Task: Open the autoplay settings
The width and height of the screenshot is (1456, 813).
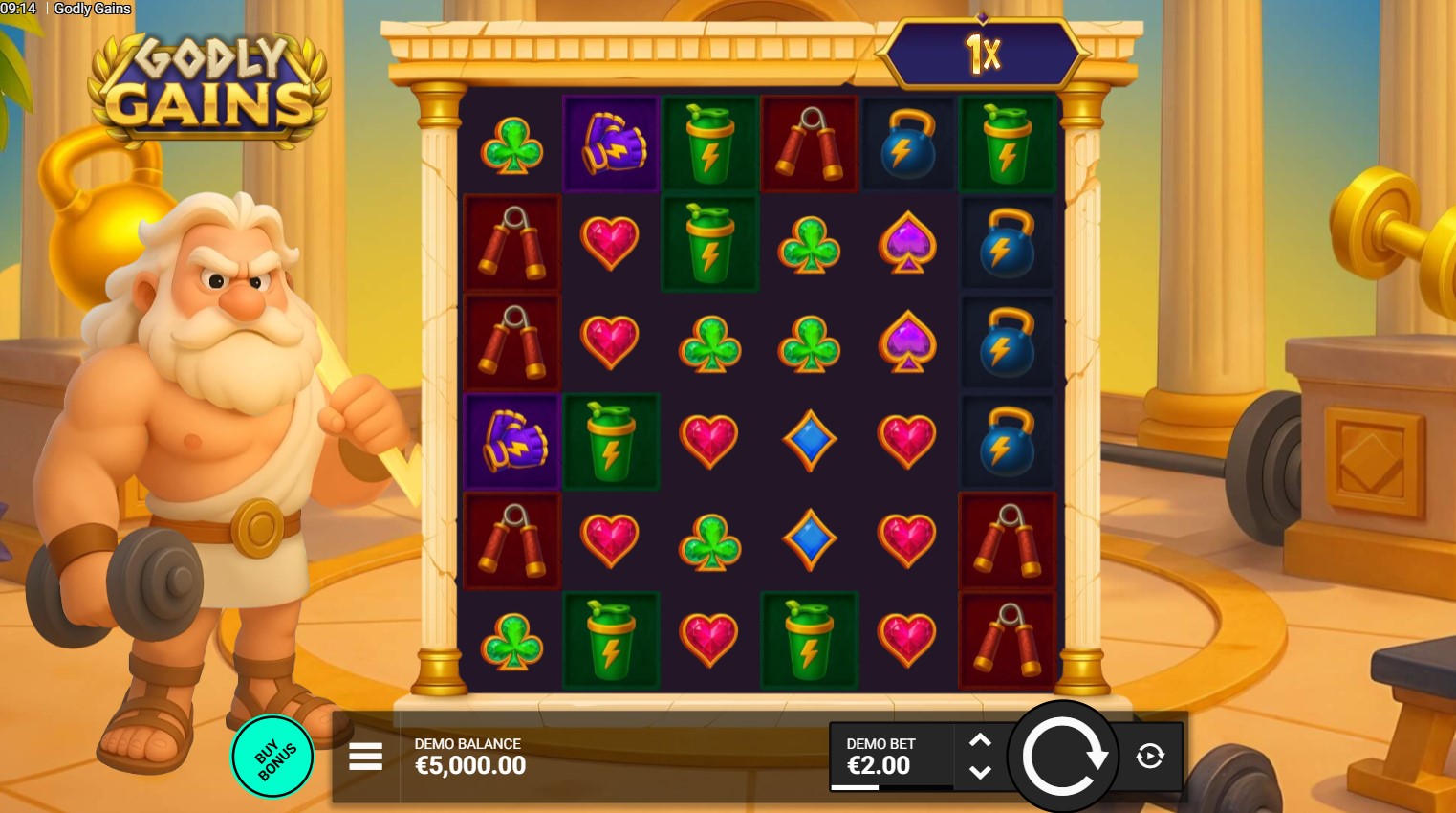Action: pos(1150,757)
